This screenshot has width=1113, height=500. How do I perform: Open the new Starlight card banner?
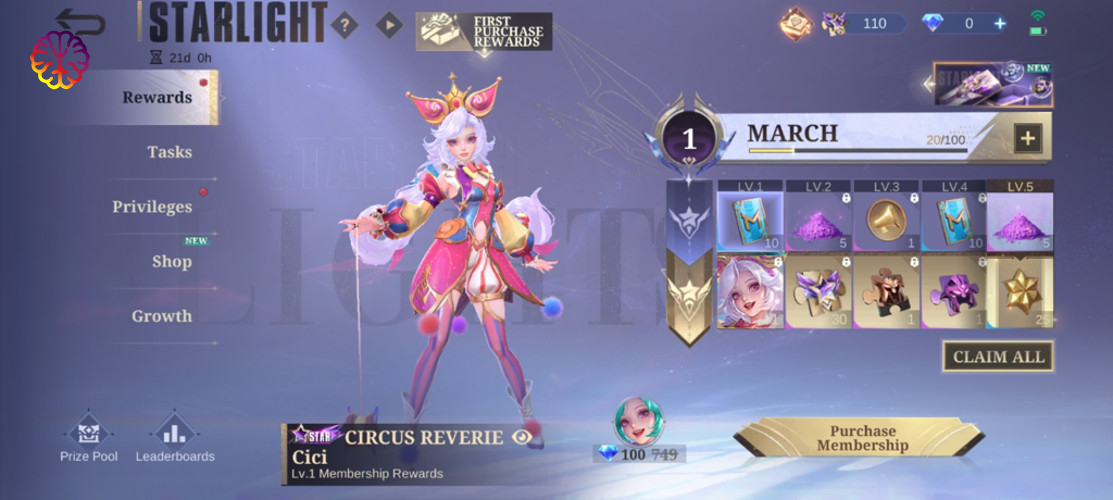(x=992, y=86)
